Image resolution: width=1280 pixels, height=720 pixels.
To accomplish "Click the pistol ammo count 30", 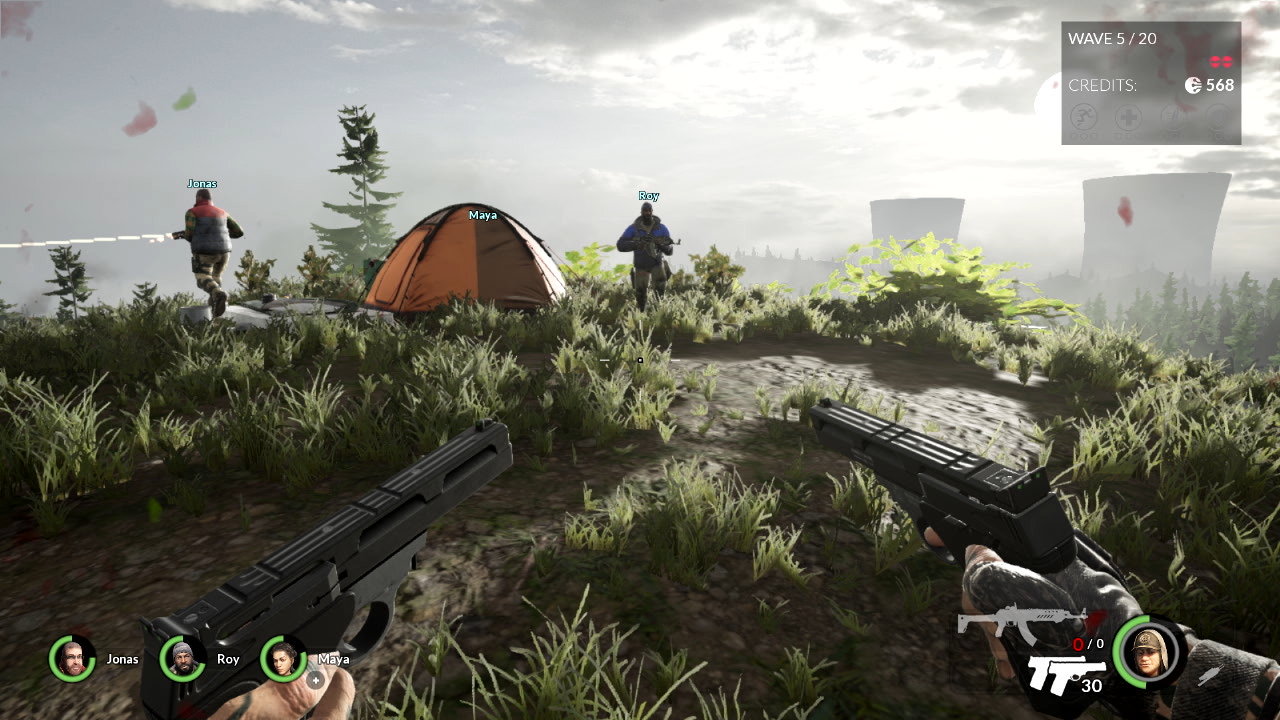I will 1091,686.
